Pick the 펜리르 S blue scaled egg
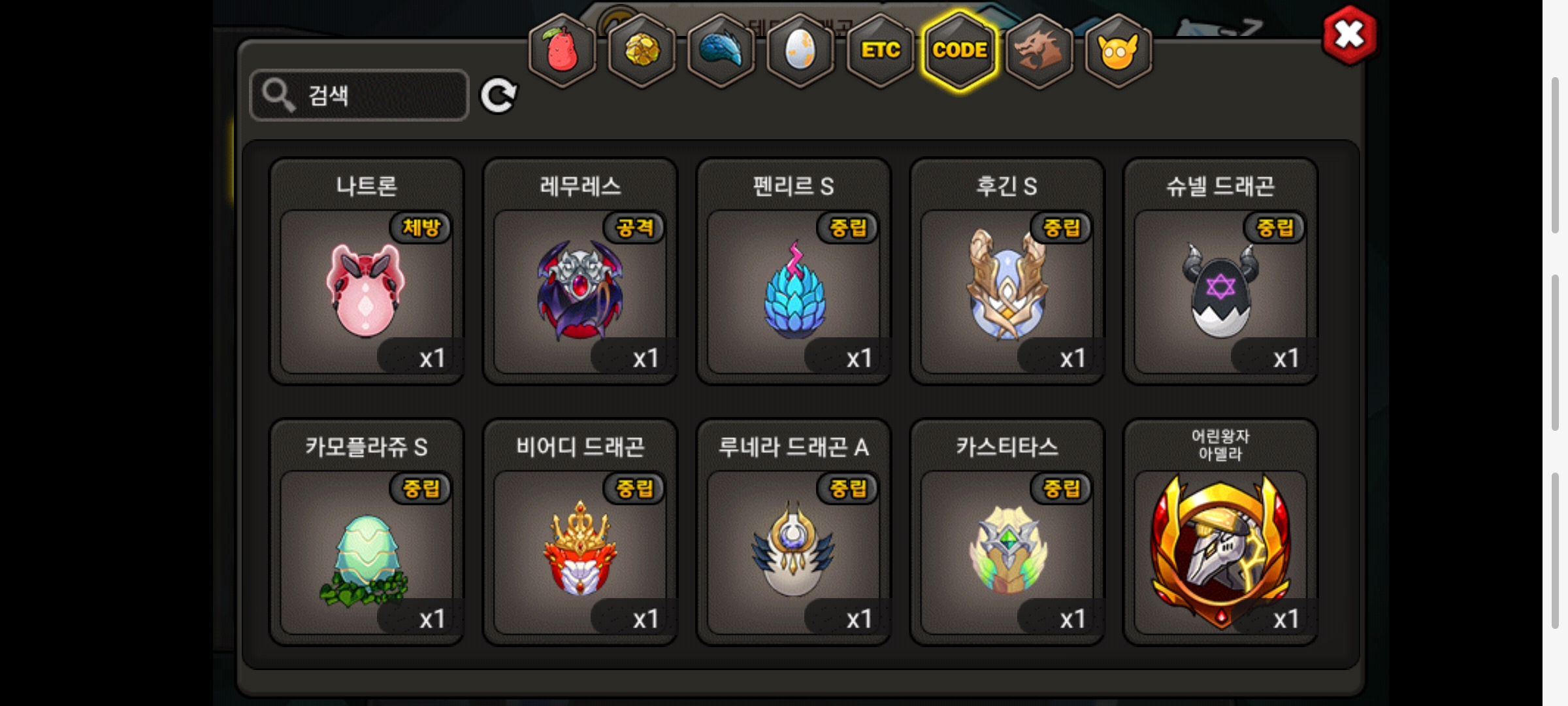 [794, 290]
